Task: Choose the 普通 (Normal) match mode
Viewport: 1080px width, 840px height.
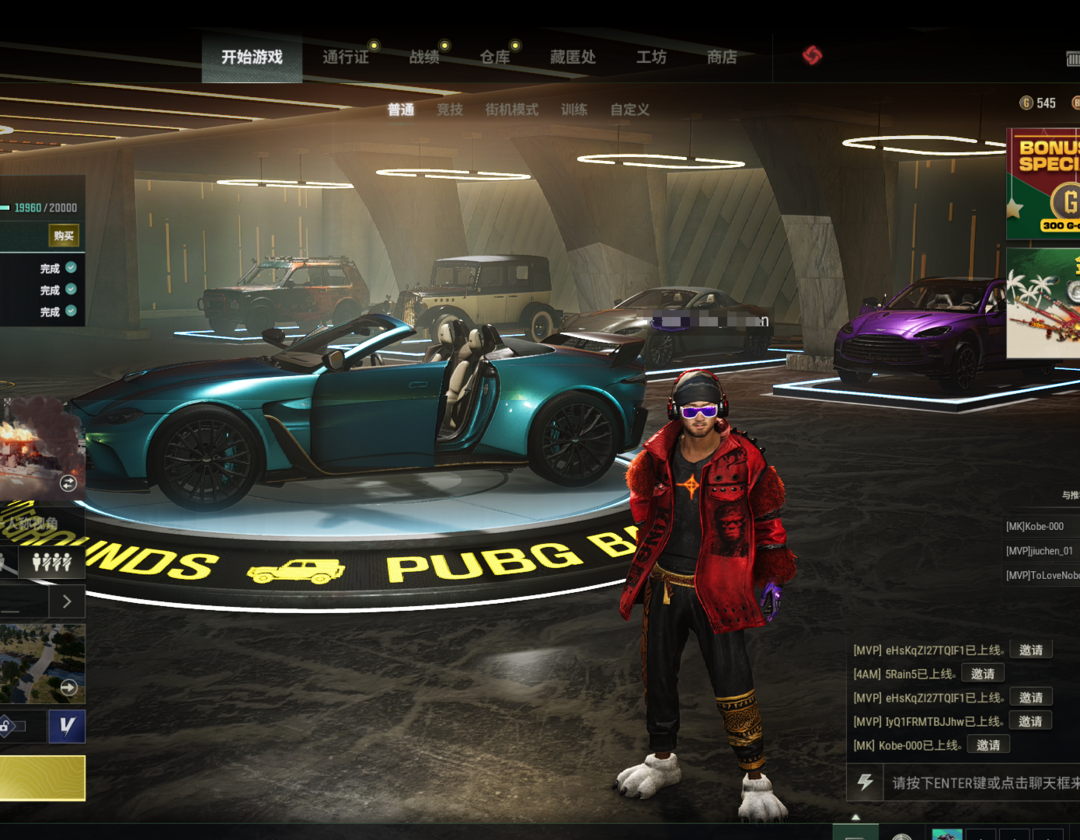Action: (x=401, y=110)
